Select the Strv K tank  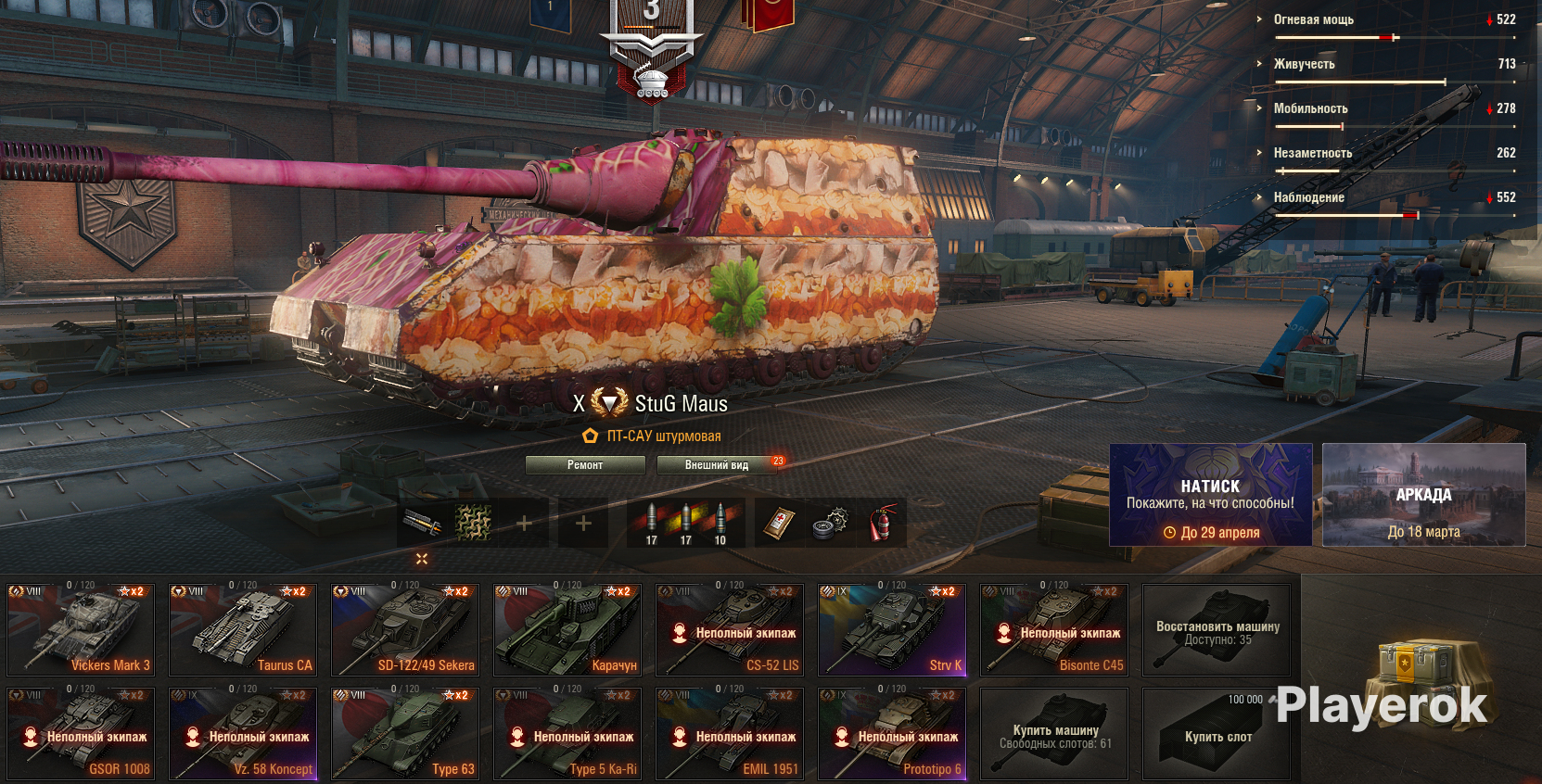point(892,629)
